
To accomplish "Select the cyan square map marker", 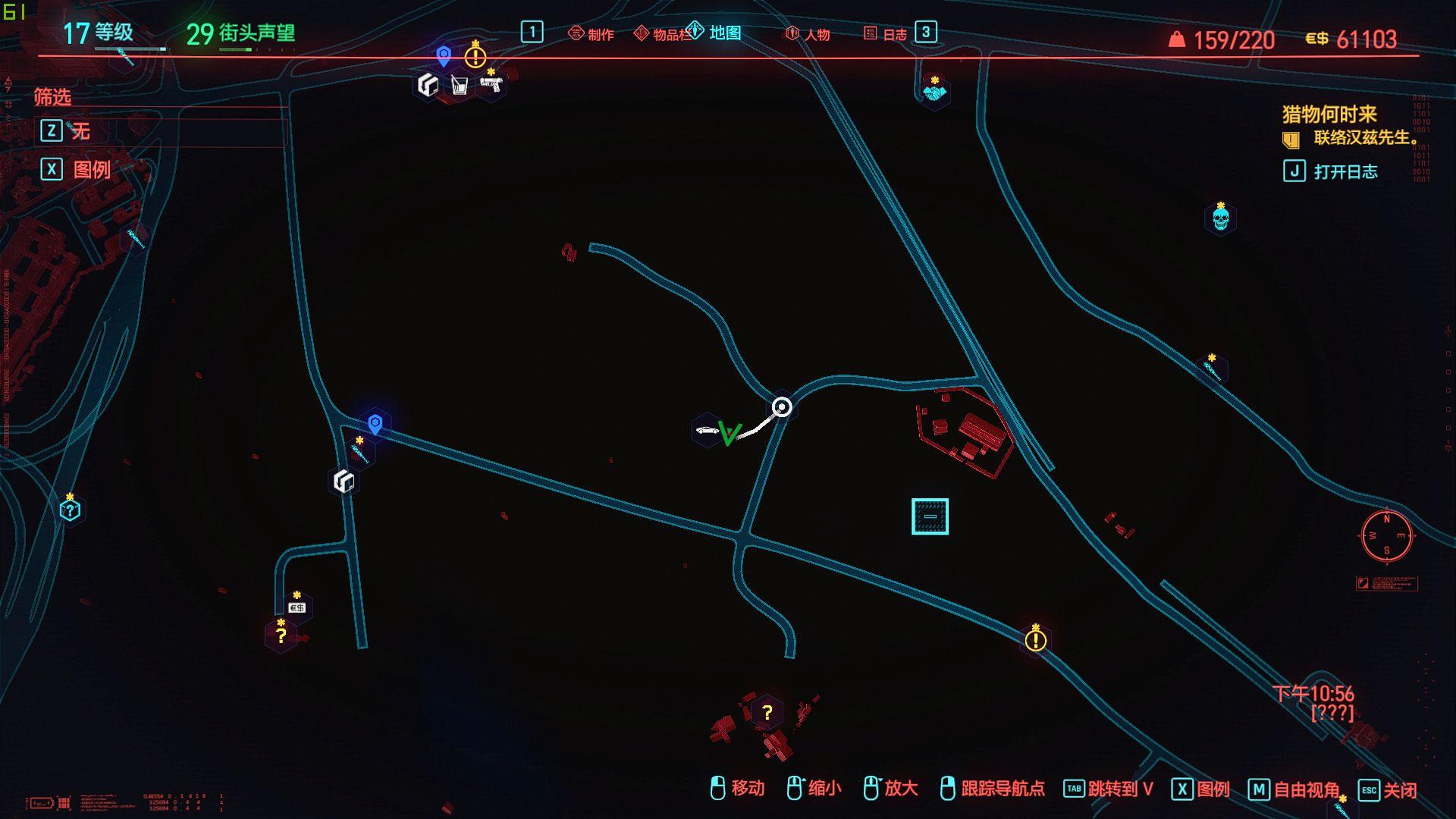I will tap(930, 516).
